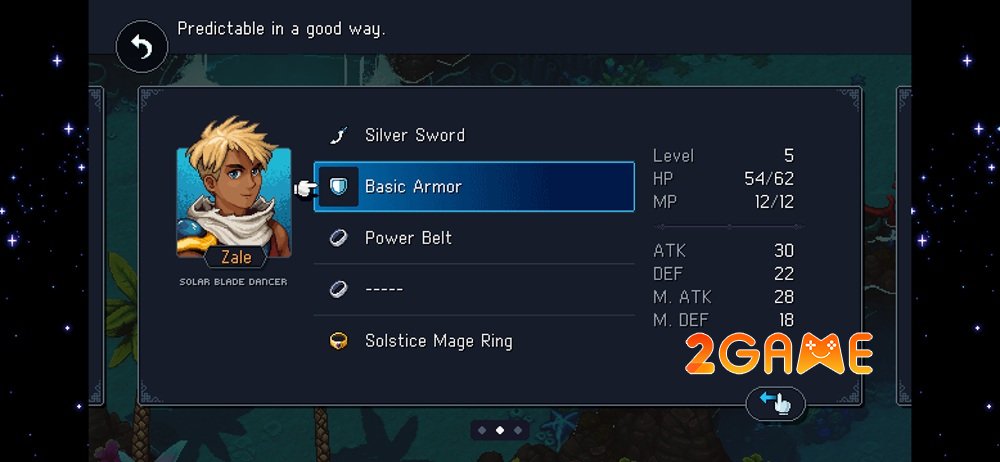
Task: Open the Power Belt accessory slot
Action: point(473,238)
